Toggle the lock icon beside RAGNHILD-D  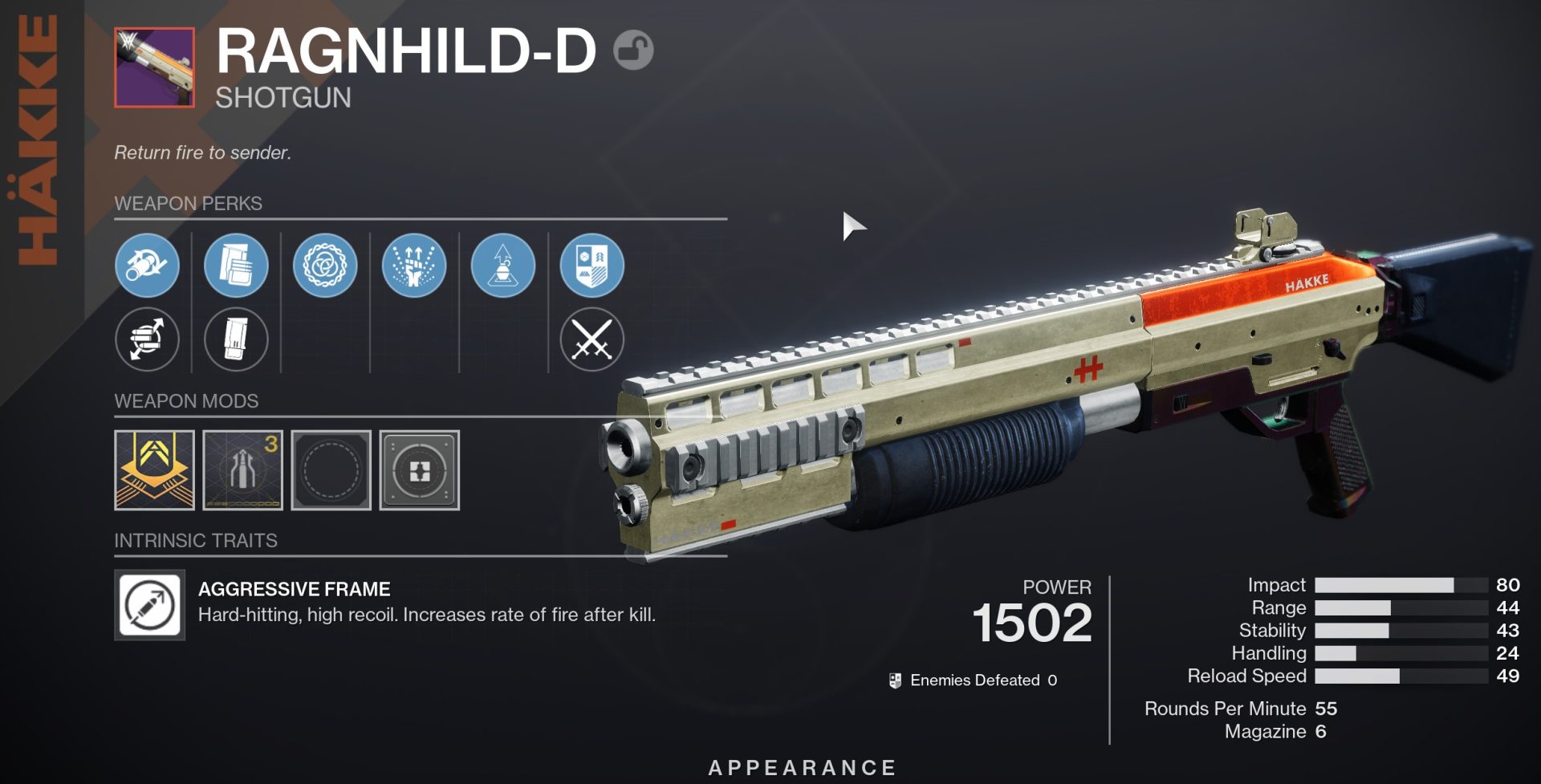pos(633,51)
